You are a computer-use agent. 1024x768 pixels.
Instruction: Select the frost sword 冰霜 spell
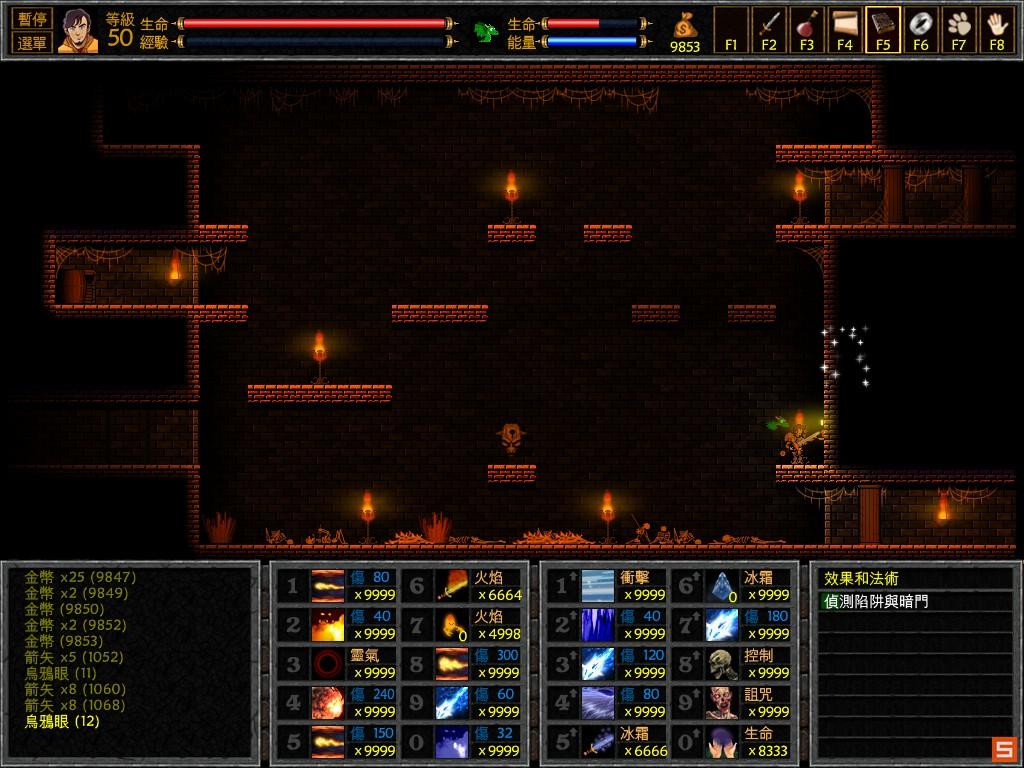click(598, 742)
